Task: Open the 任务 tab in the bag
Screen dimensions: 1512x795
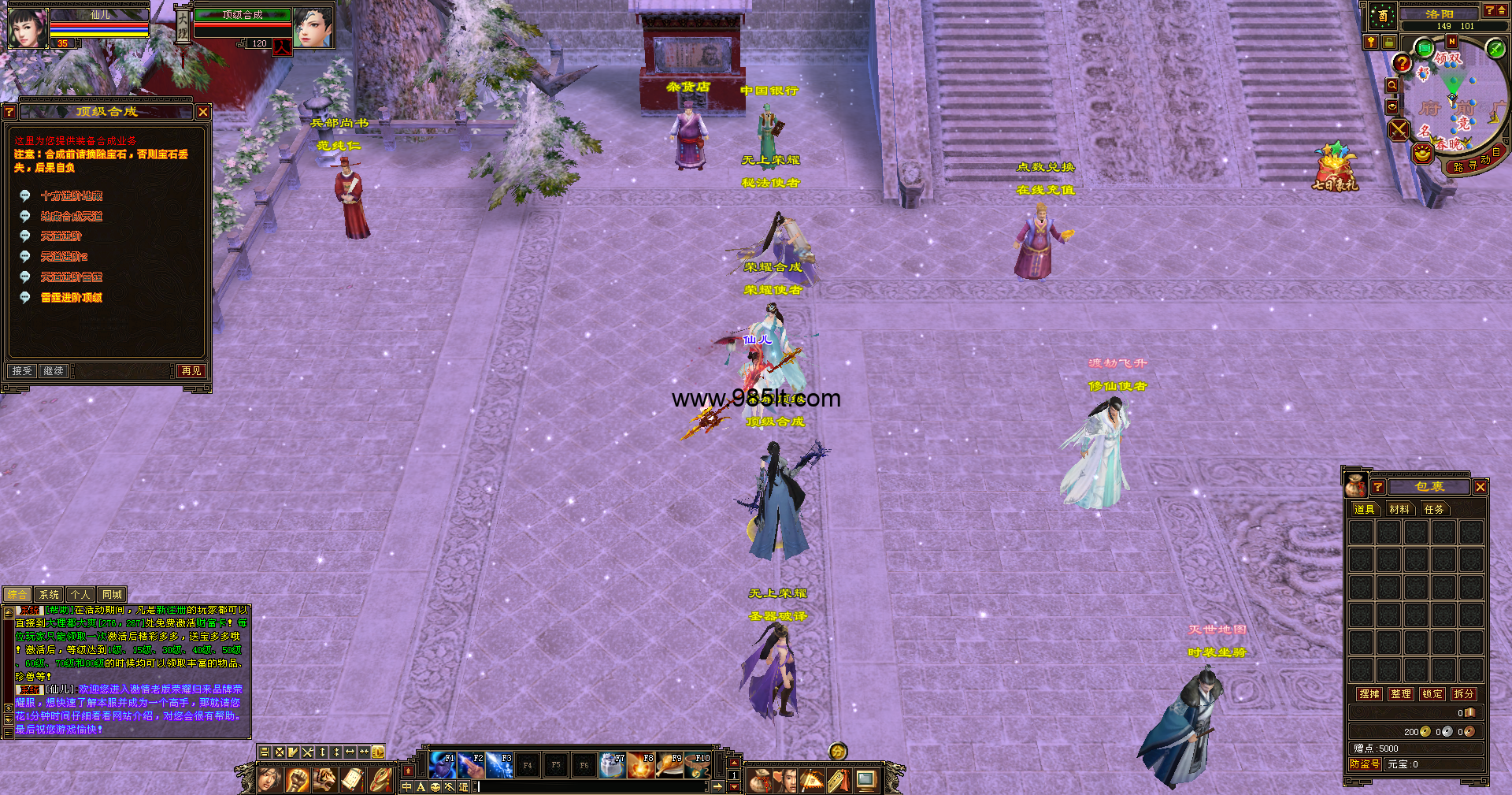Action: [1434, 509]
